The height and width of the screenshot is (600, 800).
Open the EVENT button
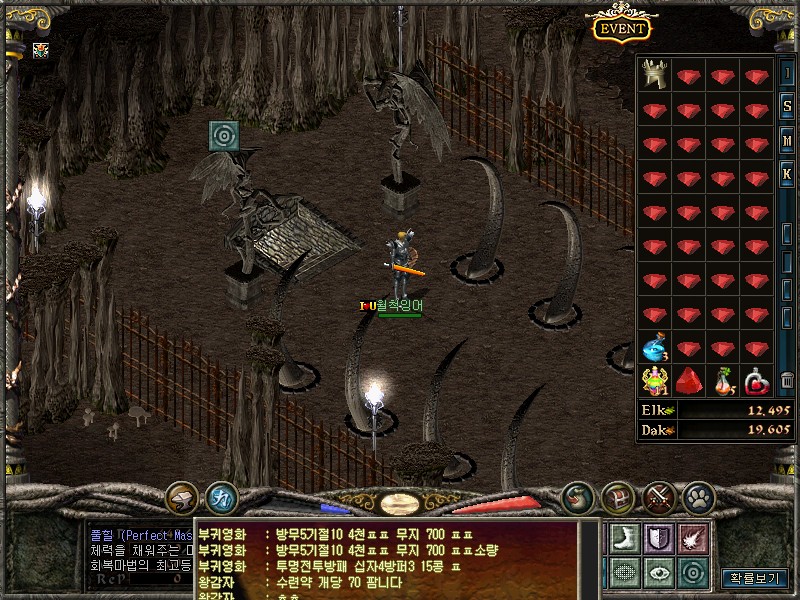pyautogui.click(x=622, y=28)
